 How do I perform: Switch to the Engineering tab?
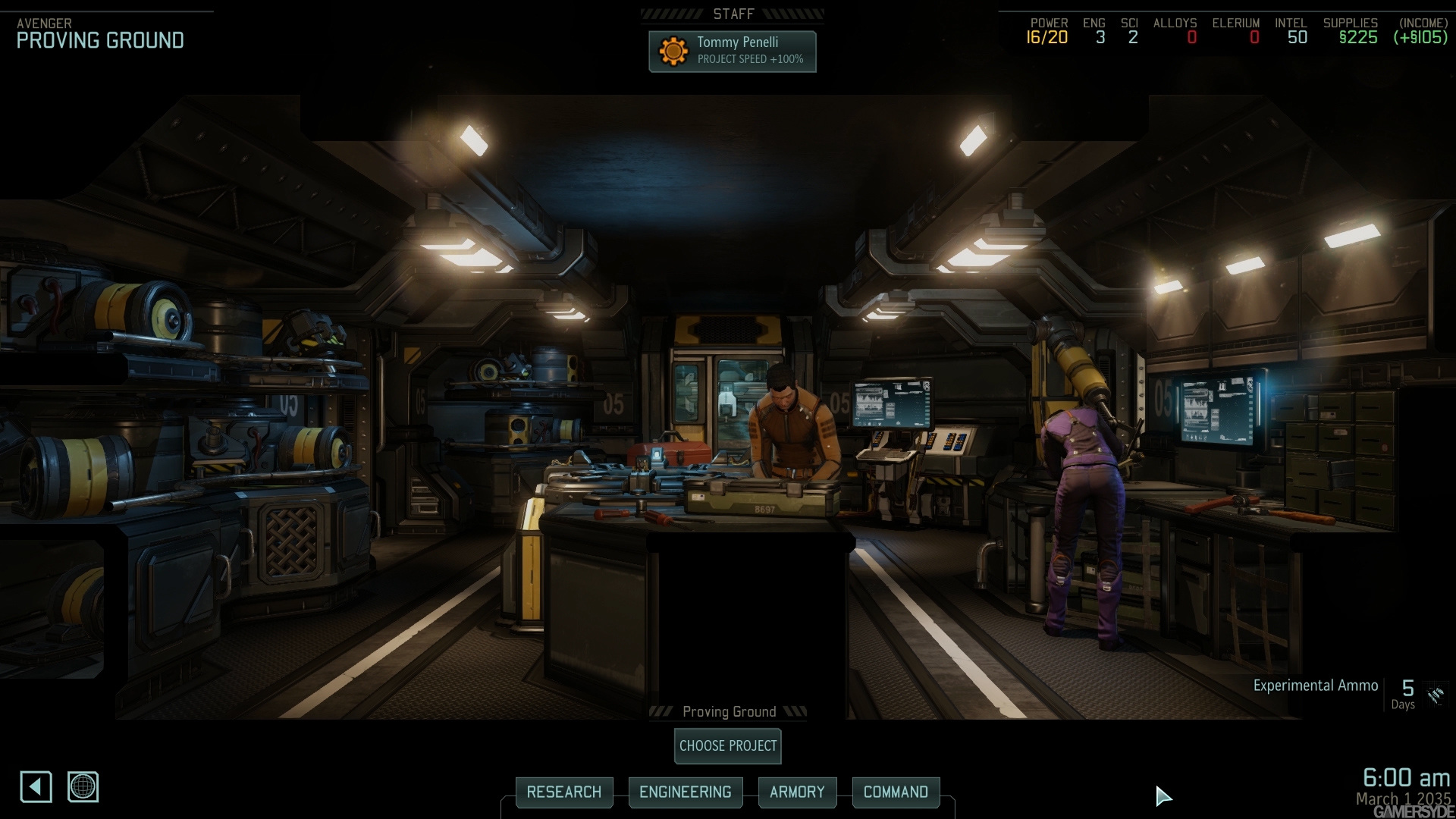pos(685,792)
